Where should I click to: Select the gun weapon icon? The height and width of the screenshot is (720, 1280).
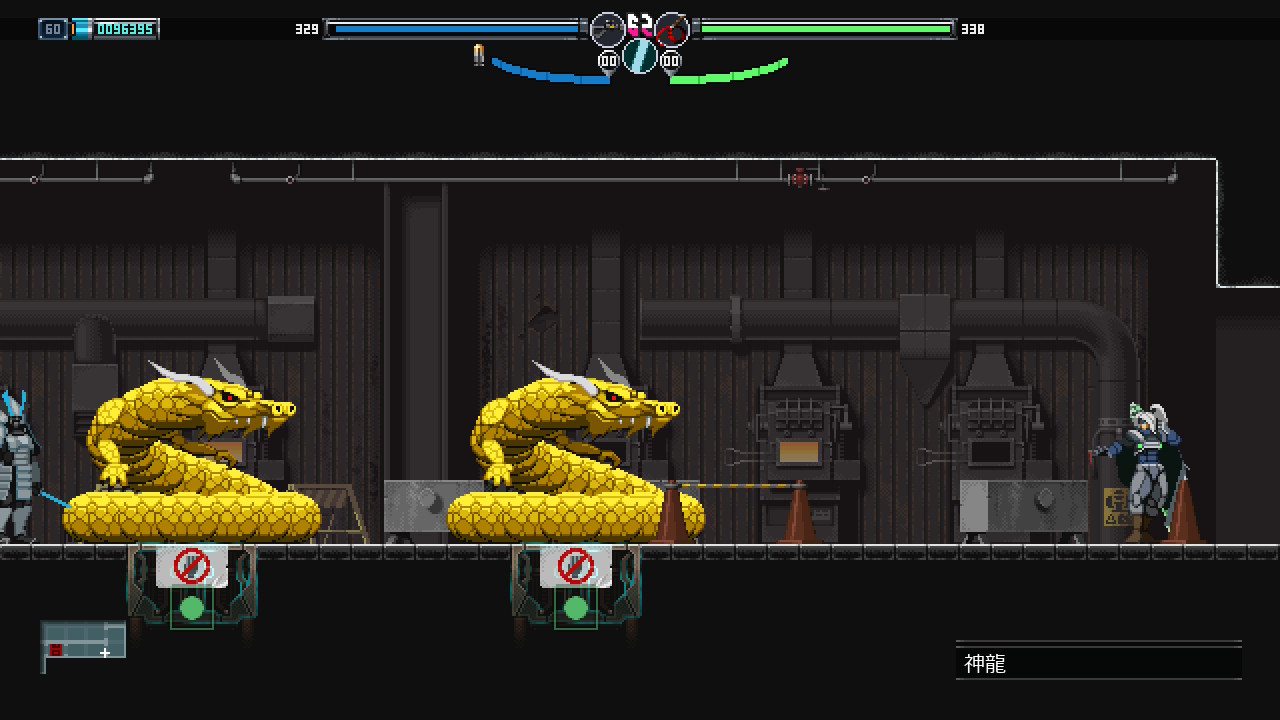(607, 29)
